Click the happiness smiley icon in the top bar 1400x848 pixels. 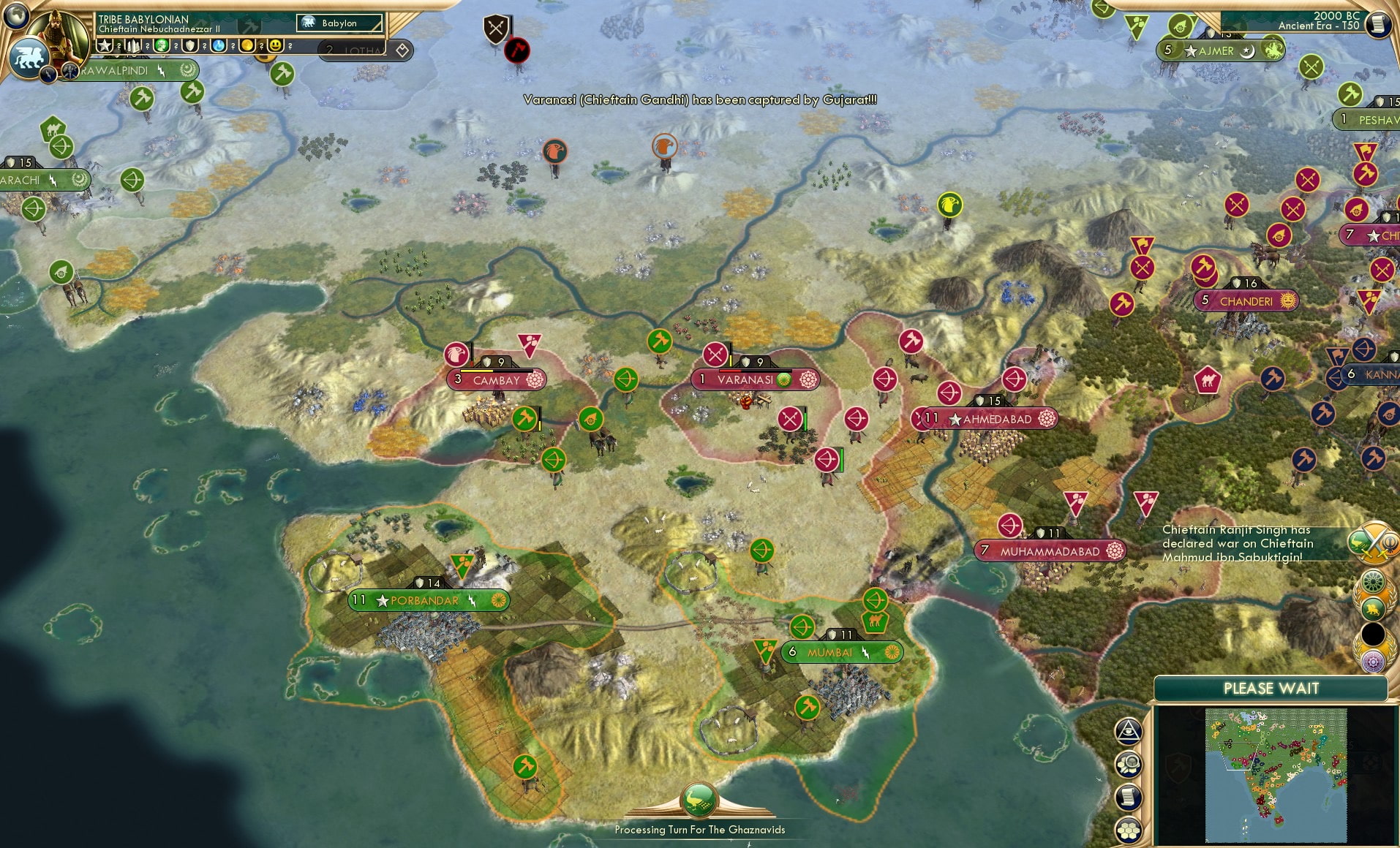click(275, 45)
